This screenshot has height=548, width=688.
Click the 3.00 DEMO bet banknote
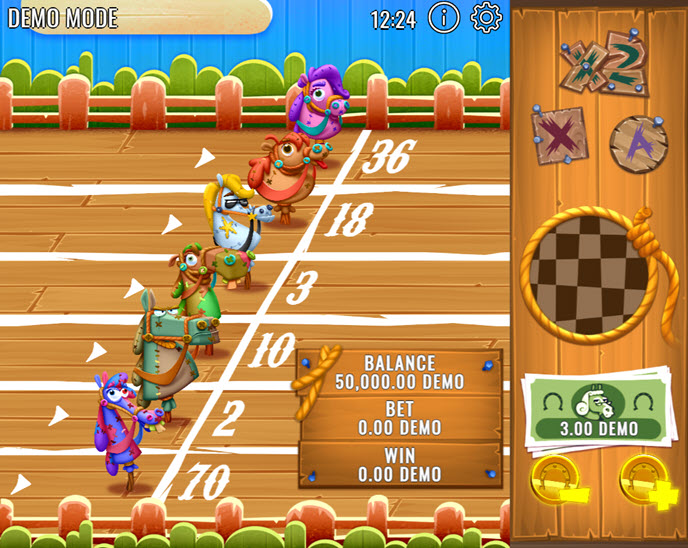pos(598,409)
